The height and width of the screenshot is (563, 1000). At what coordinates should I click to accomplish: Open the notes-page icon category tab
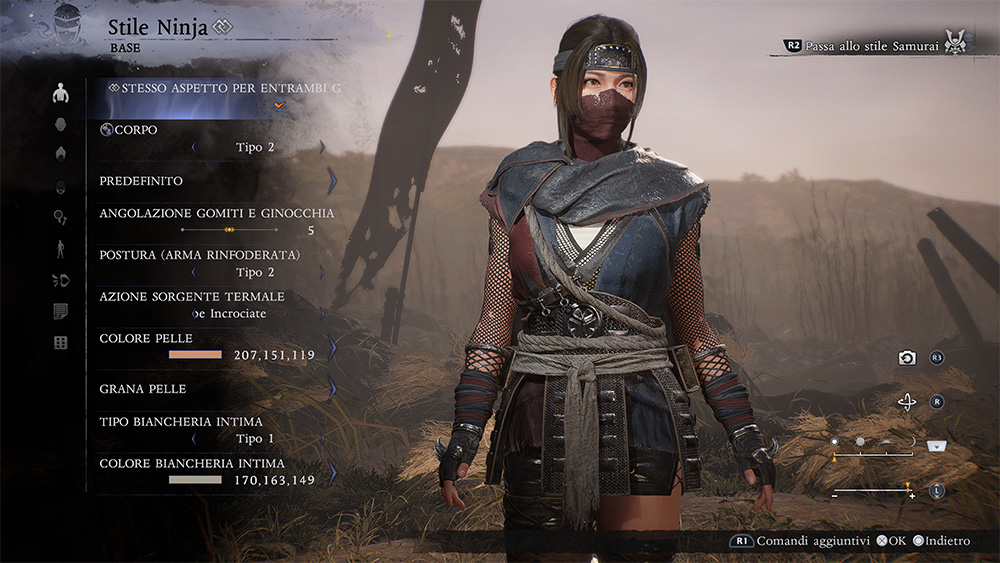pyautogui.click(x=61, y=312)
